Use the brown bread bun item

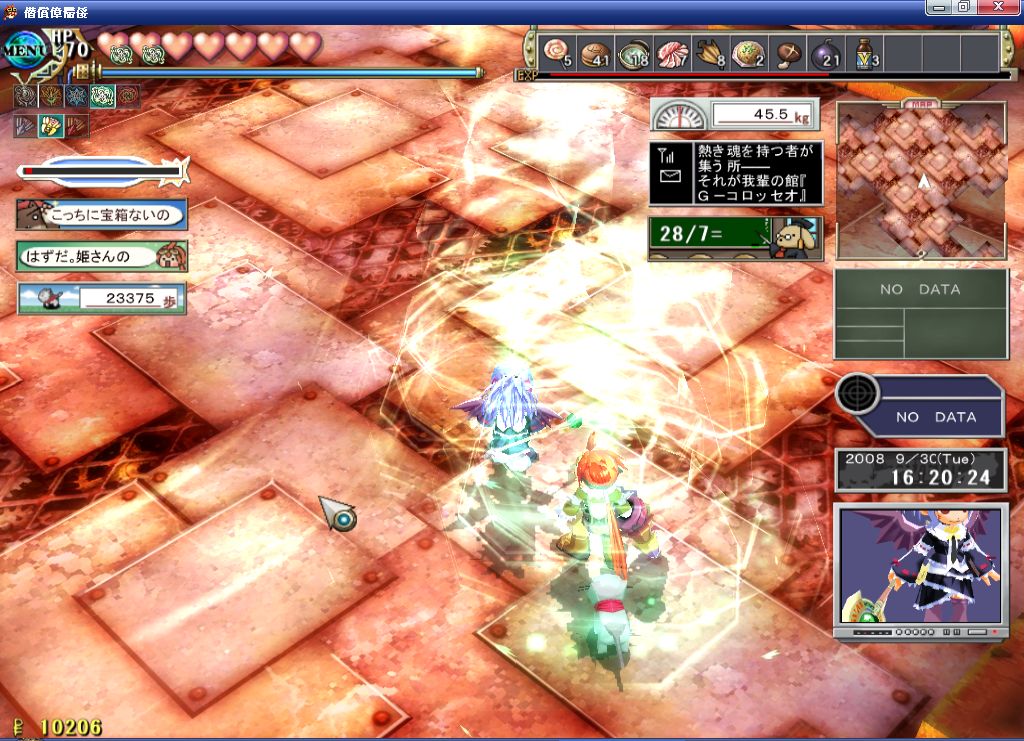(x=596, y=52)
